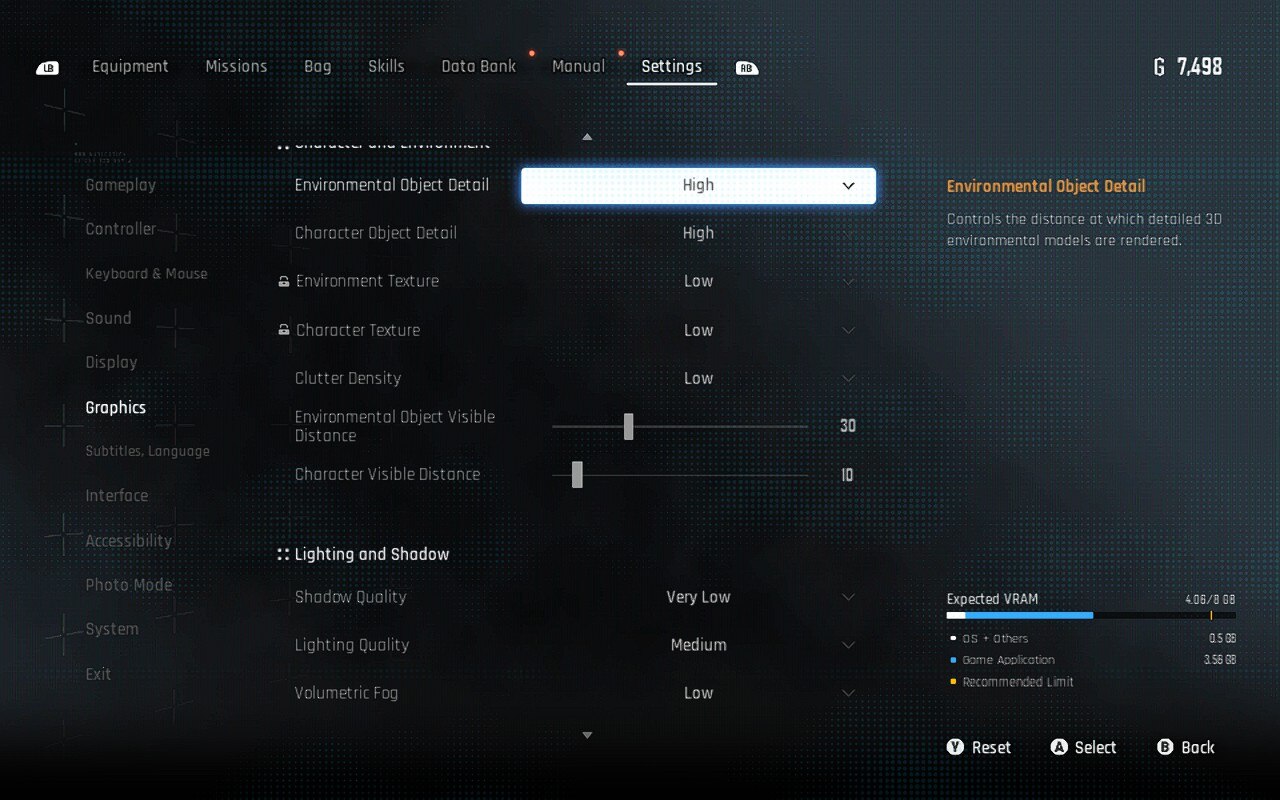Adjust the Environmental Object Visible Distance slider
The height and width of the screenshot is (800, 1280).
pyautogui.click(x=629, y=426)
